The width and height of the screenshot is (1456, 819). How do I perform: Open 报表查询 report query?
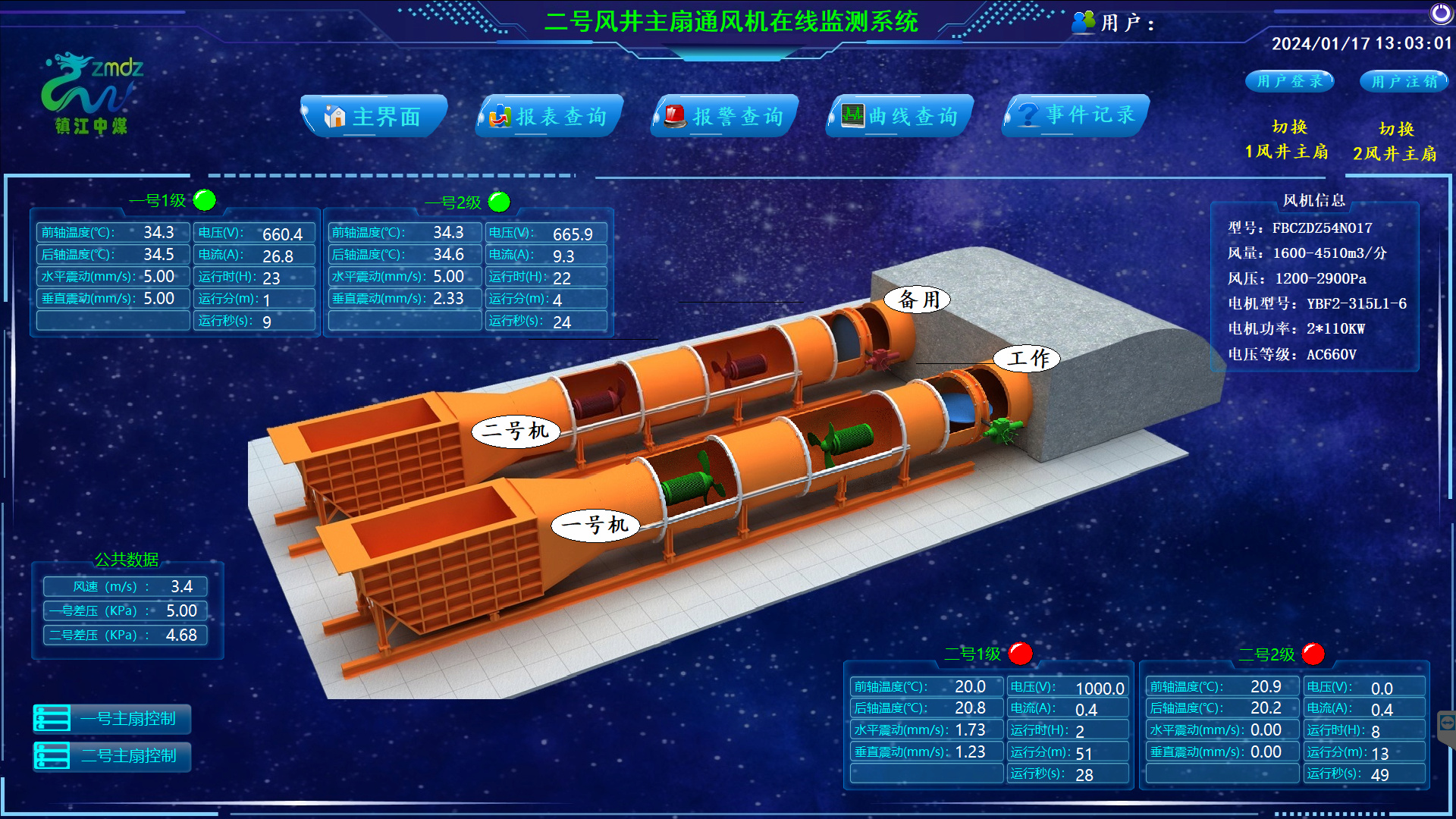[550, 117]
